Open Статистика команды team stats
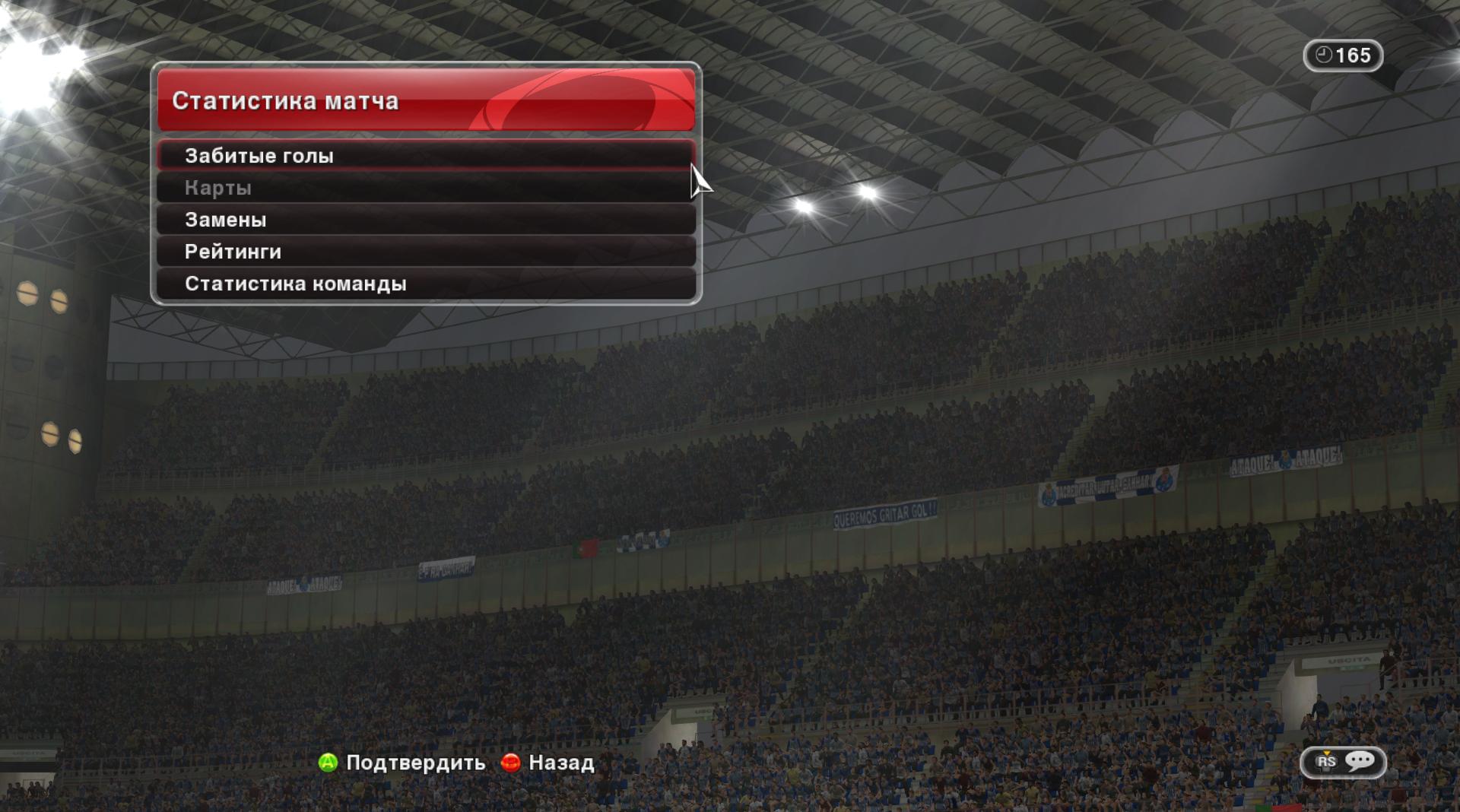 pyautogui.click(x=426, y=284)
